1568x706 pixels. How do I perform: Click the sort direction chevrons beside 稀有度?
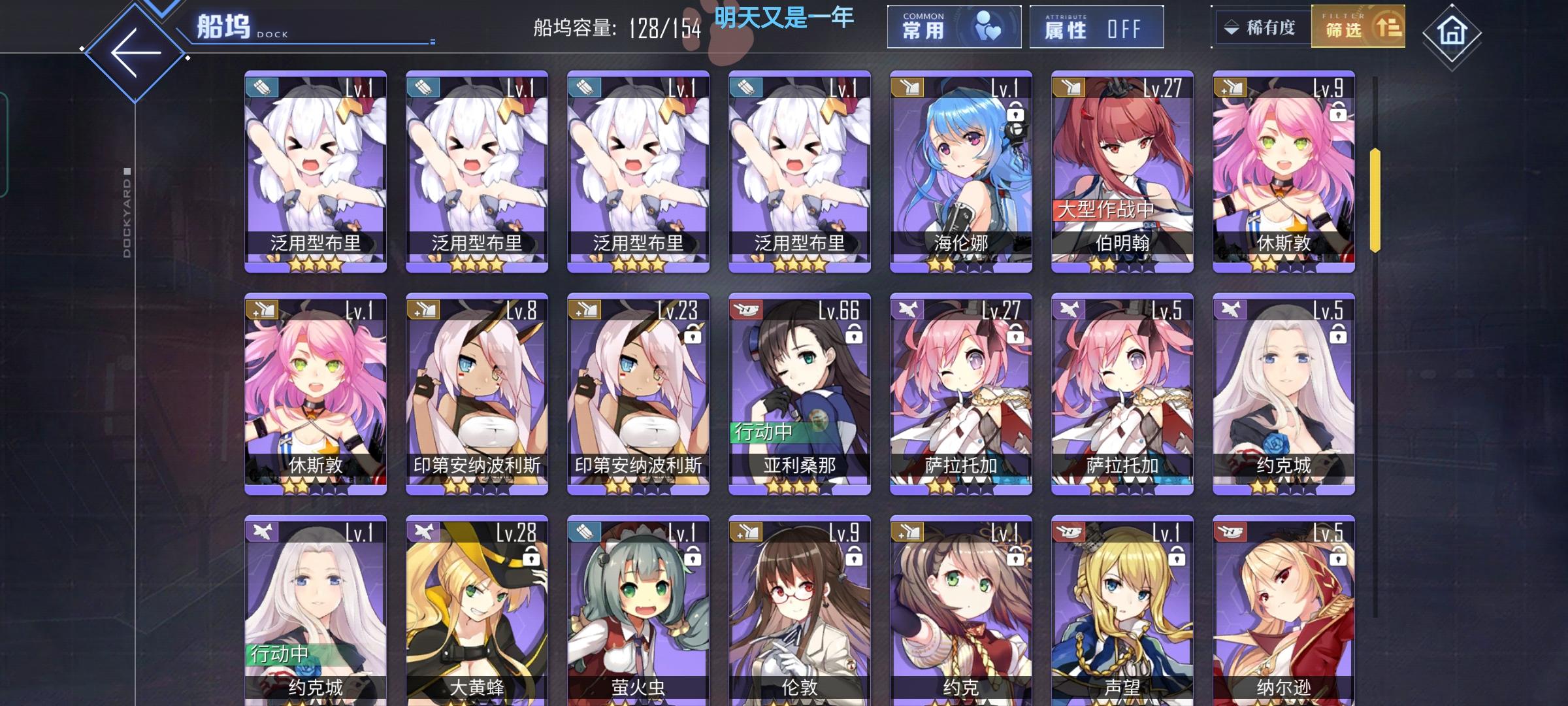1231,27
